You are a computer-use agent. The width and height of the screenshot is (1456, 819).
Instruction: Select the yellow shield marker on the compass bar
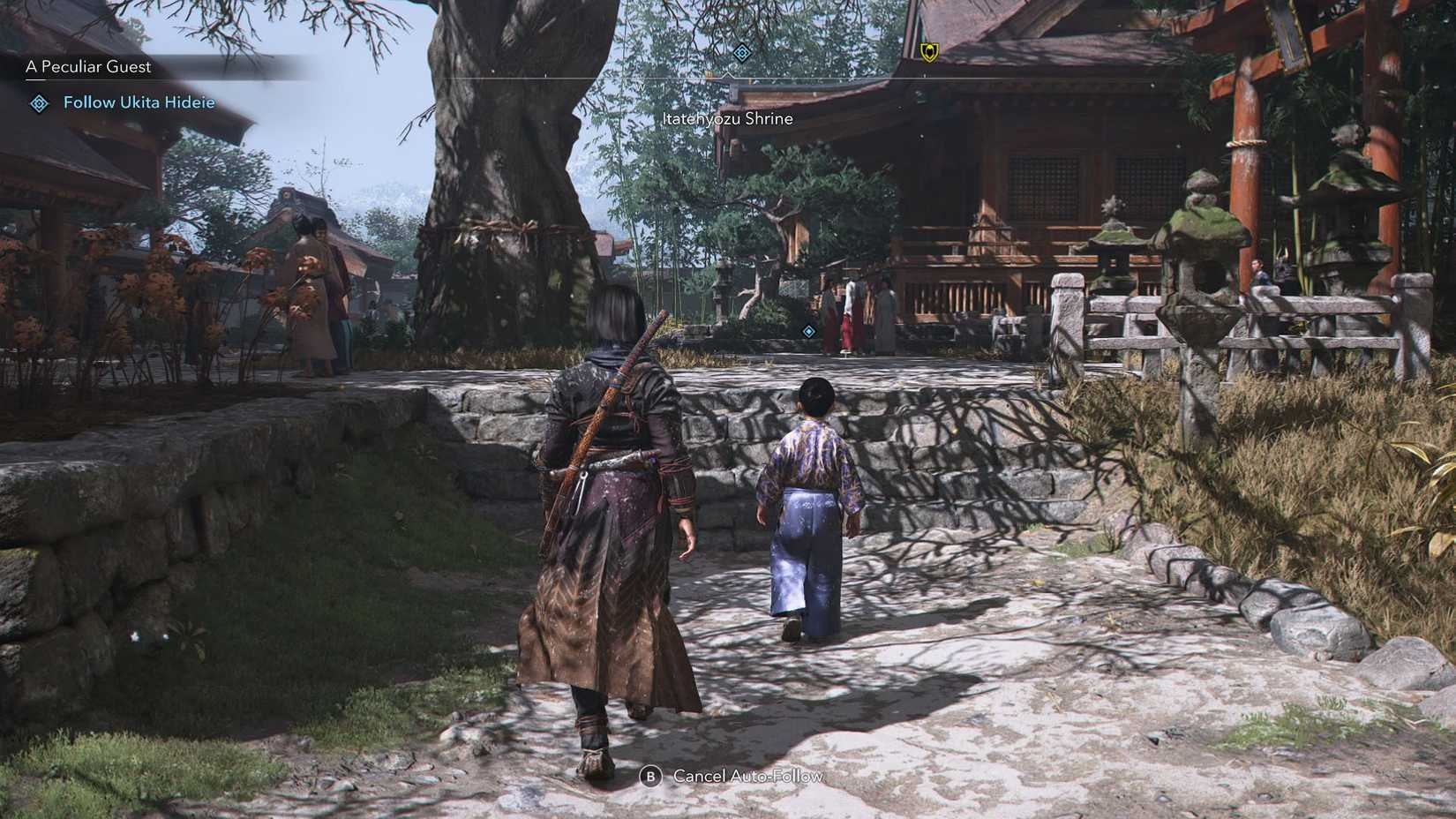pyautogui.click(x=928, y=53)
